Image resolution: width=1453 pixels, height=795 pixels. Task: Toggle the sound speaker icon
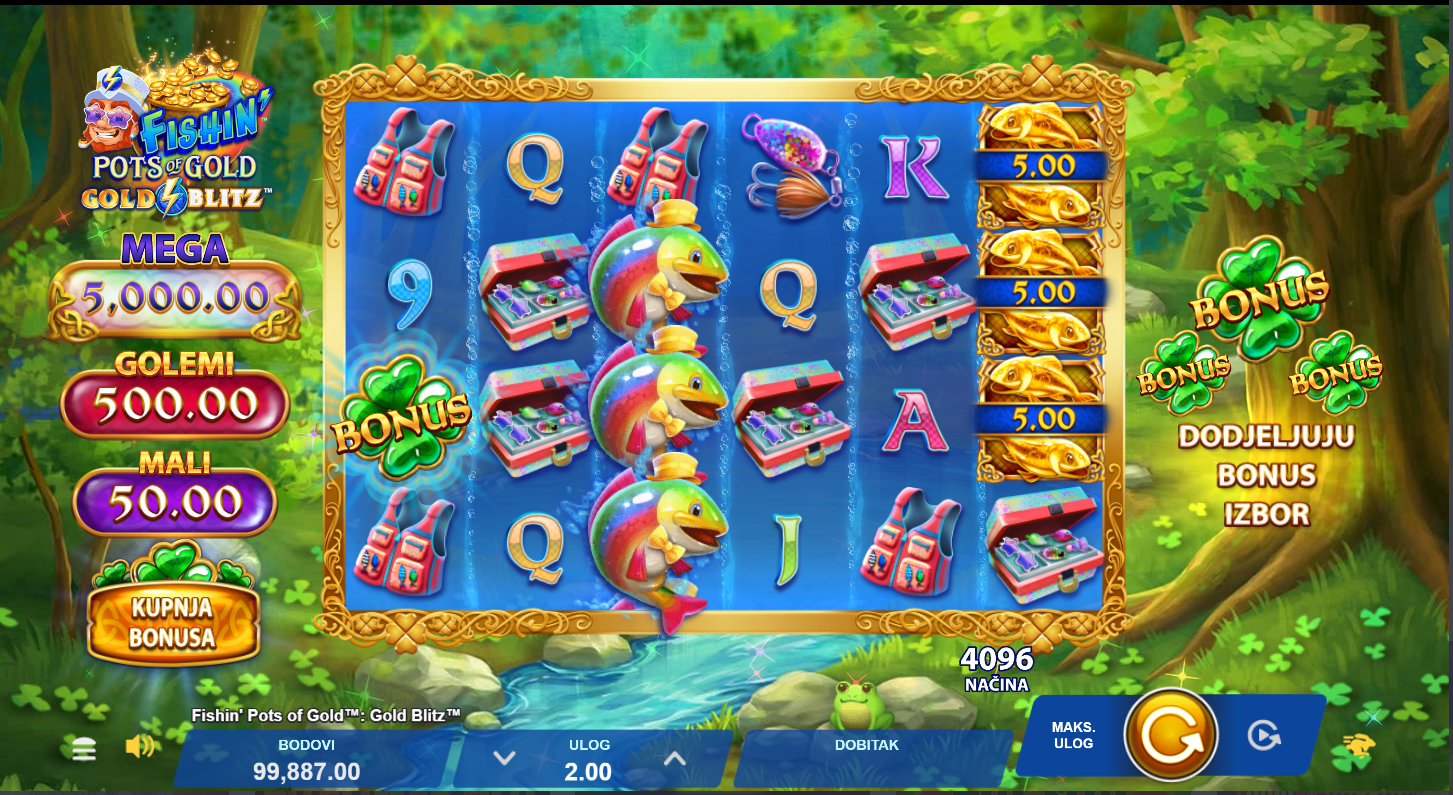coord(139,746)
